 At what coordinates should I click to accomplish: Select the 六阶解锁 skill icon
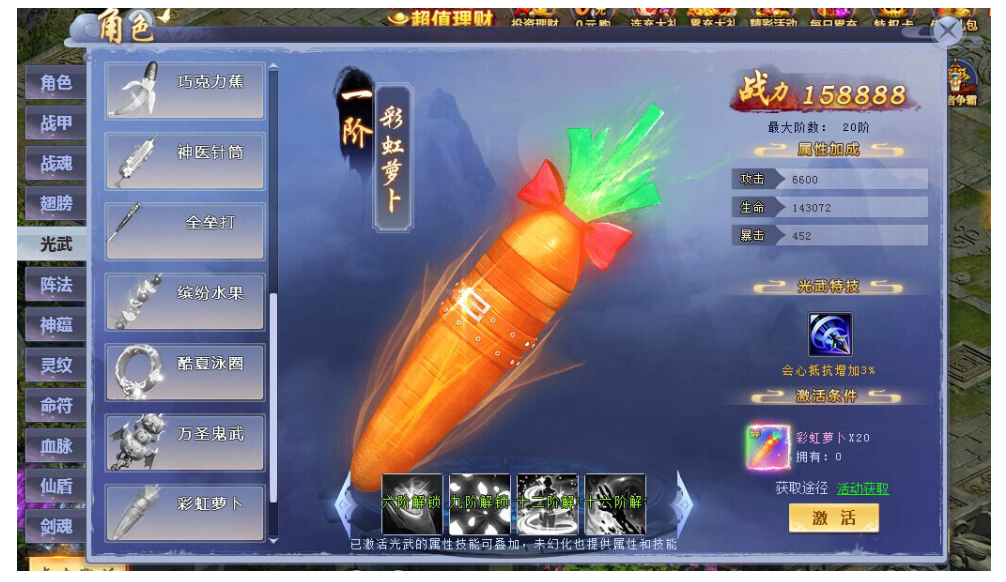[411, 503]
